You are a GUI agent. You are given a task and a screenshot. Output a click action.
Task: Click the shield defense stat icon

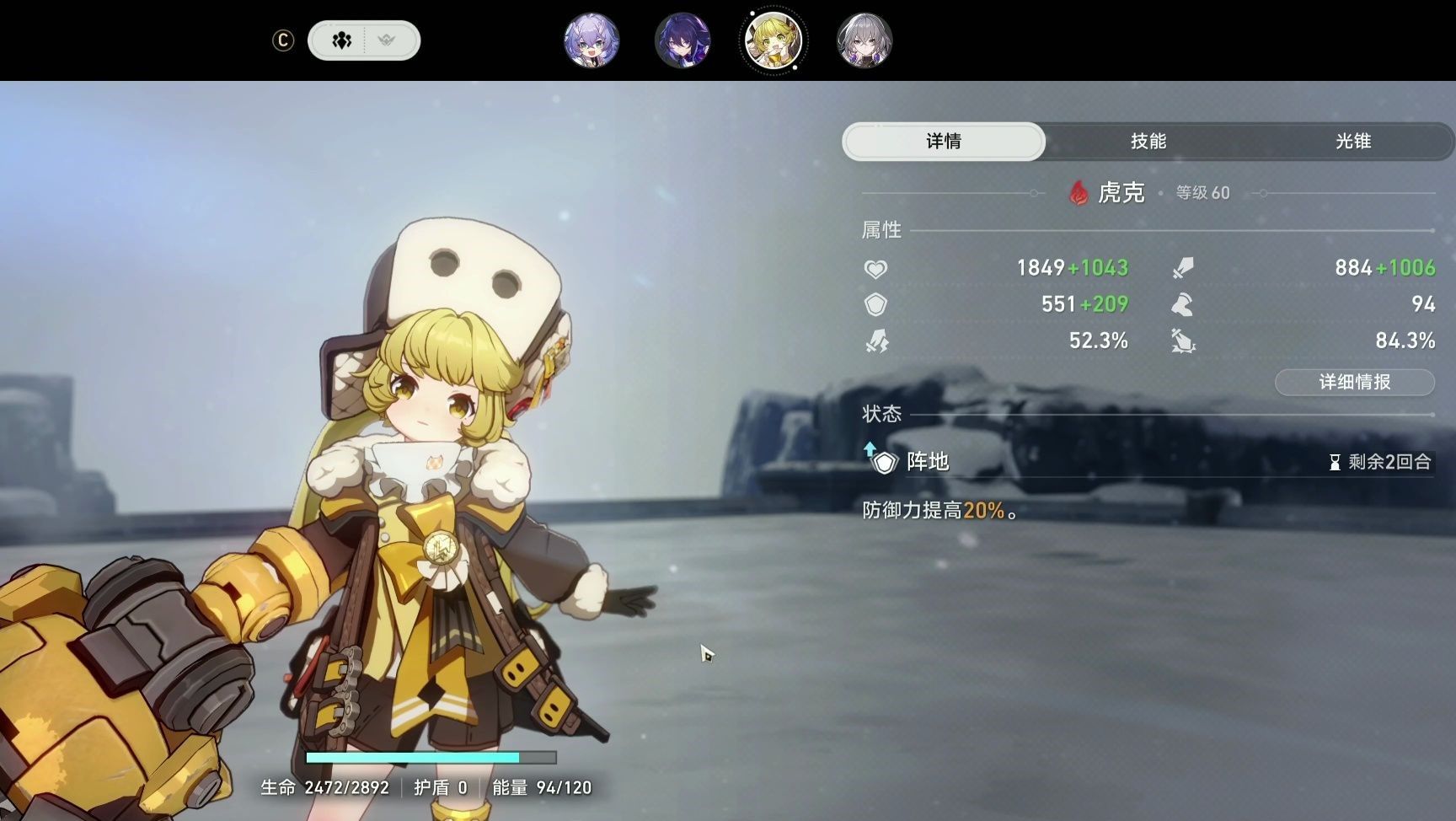pos(878,303)
